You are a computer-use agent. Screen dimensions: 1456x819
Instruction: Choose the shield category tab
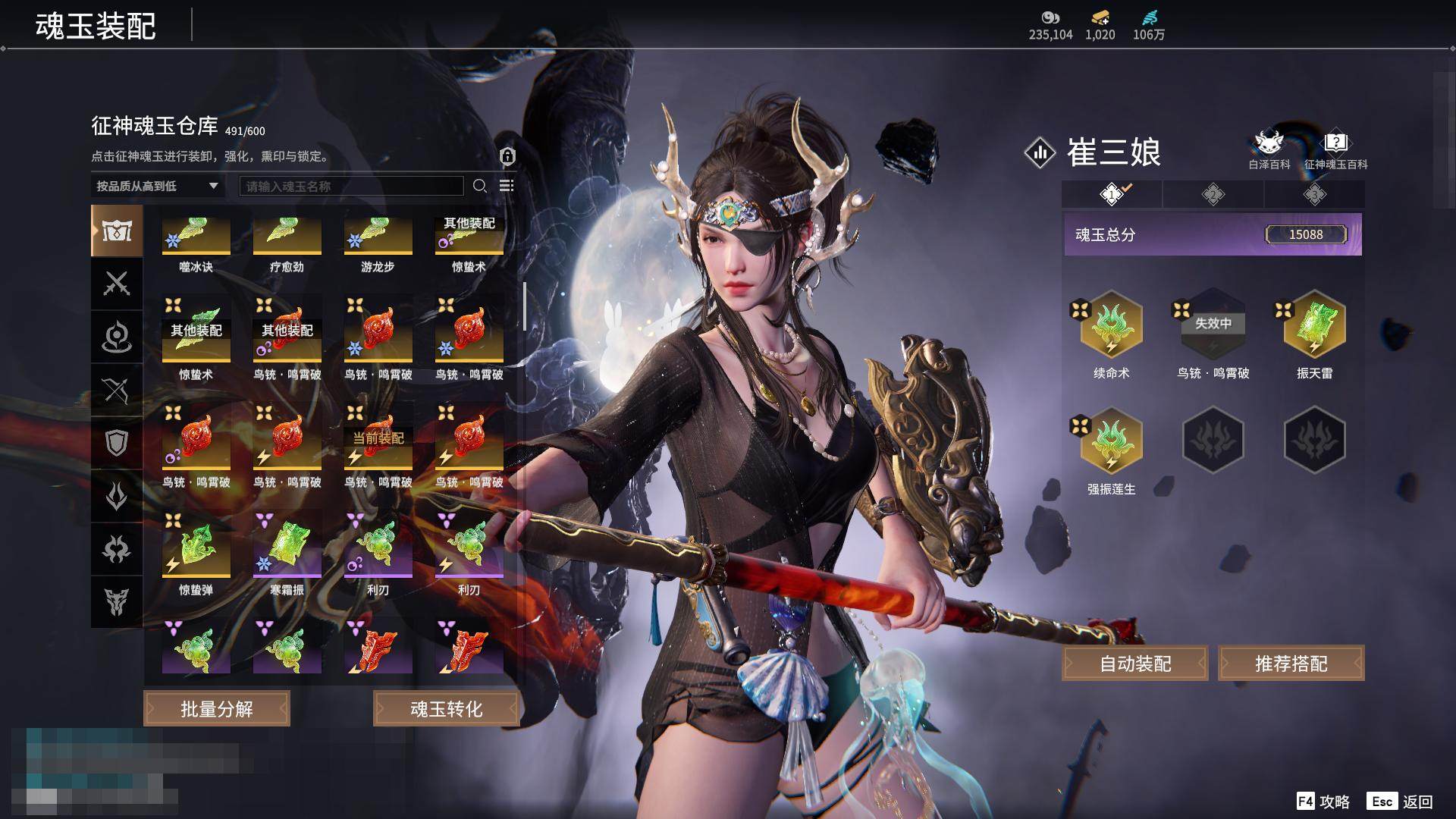[117, 443]
